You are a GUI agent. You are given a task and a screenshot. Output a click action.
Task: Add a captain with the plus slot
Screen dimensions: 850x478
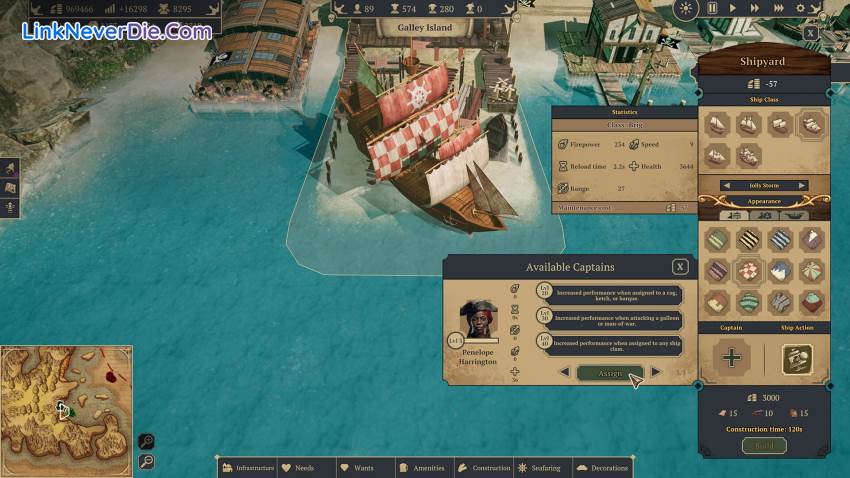coord(731,358)
